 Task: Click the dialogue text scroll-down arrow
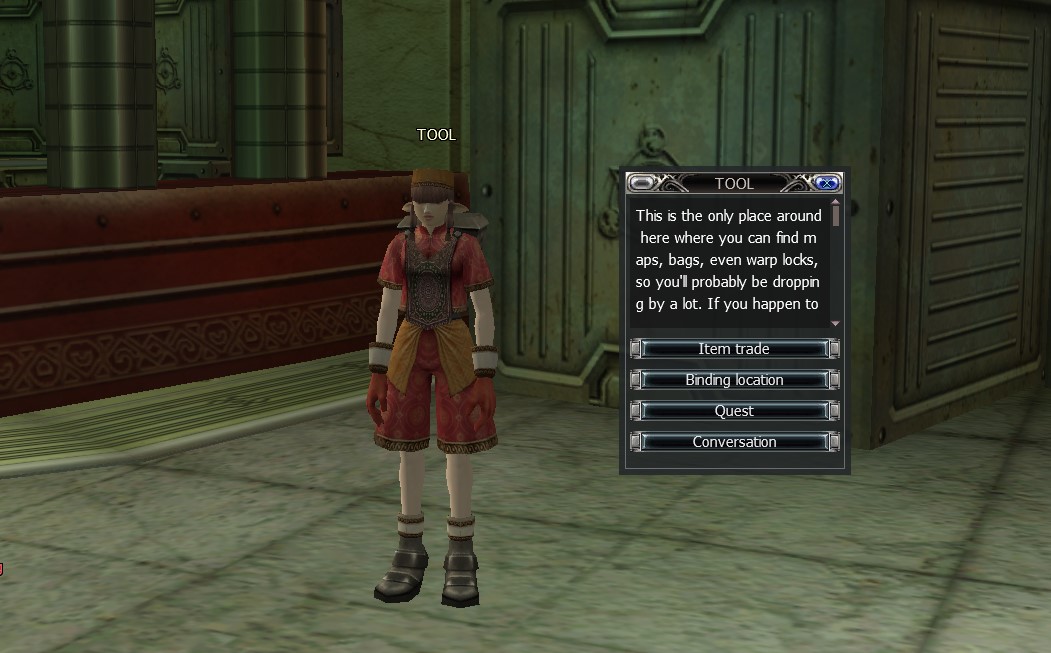coord(836,324)
